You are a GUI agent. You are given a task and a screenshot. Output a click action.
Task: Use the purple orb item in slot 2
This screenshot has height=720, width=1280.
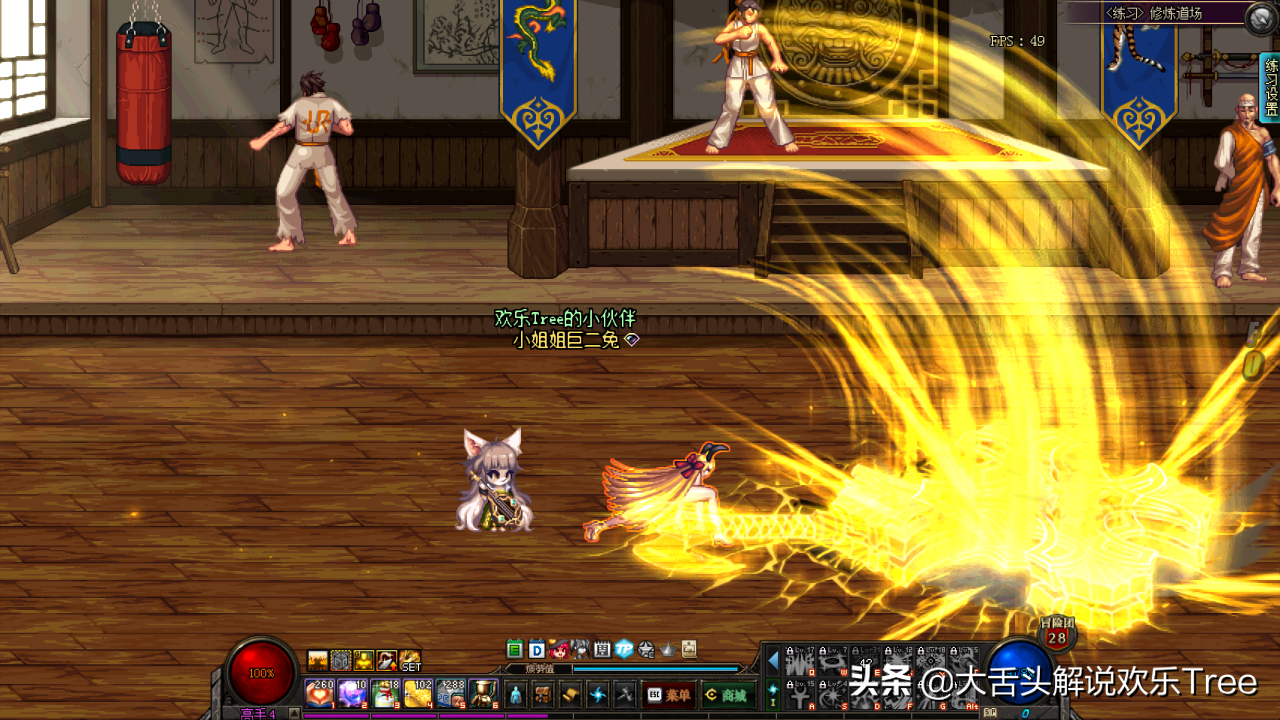(x=351, y=693)
